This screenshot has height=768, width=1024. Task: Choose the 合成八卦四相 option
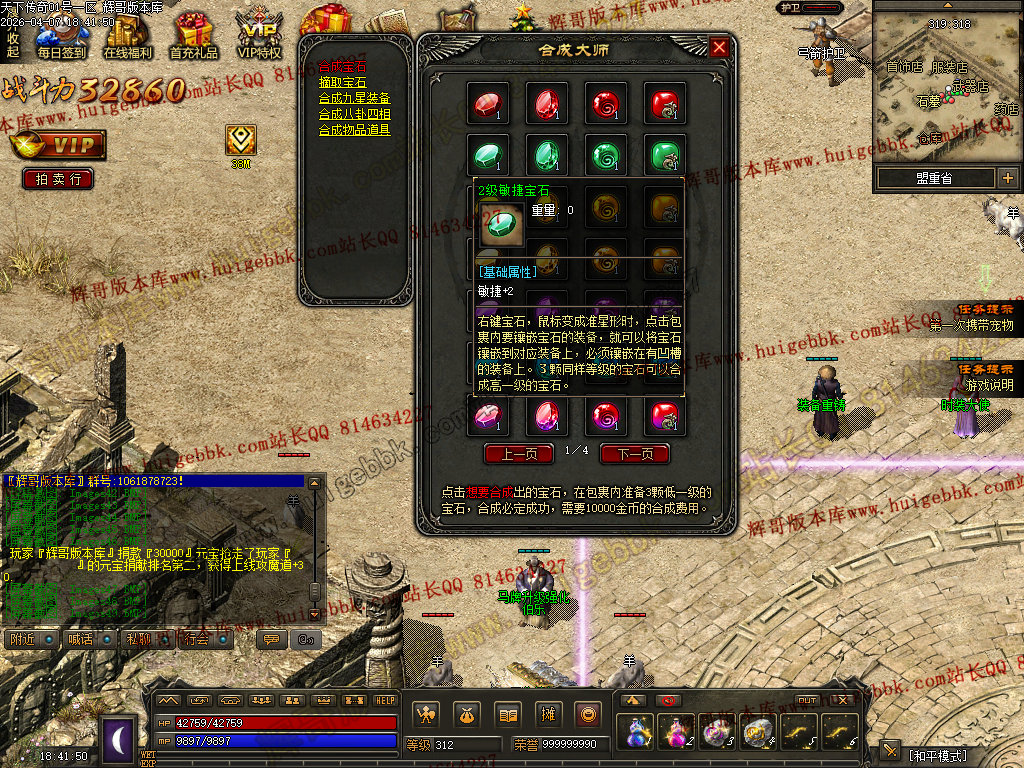click(354, 114)
